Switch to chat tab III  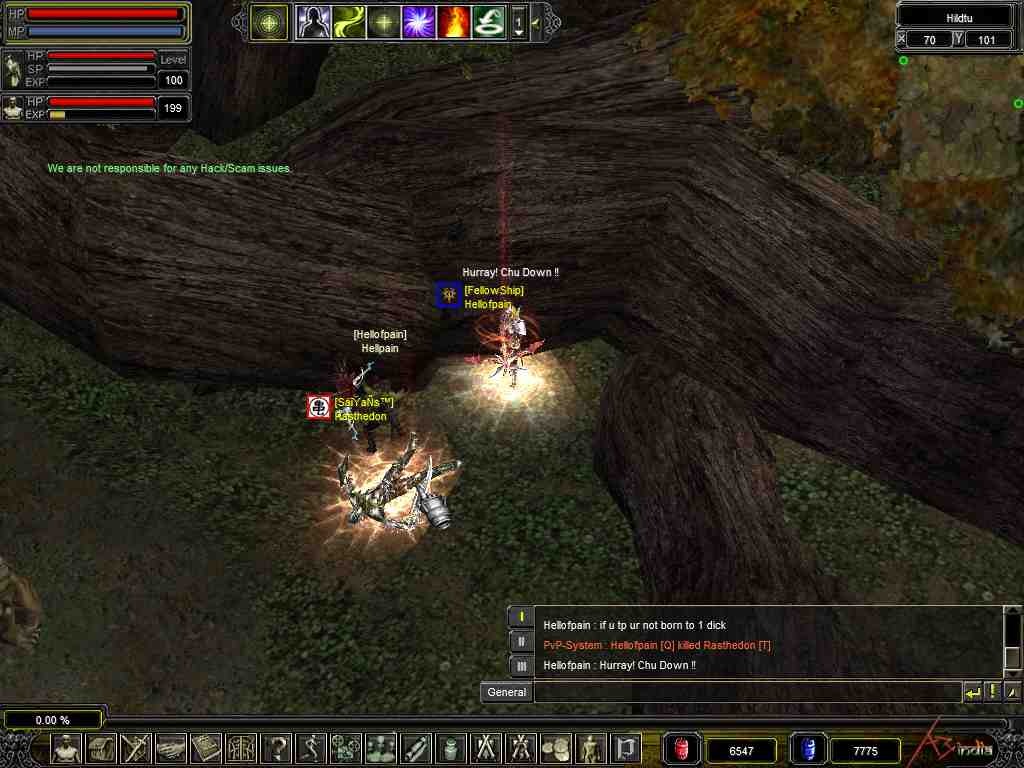coord(521,665)
